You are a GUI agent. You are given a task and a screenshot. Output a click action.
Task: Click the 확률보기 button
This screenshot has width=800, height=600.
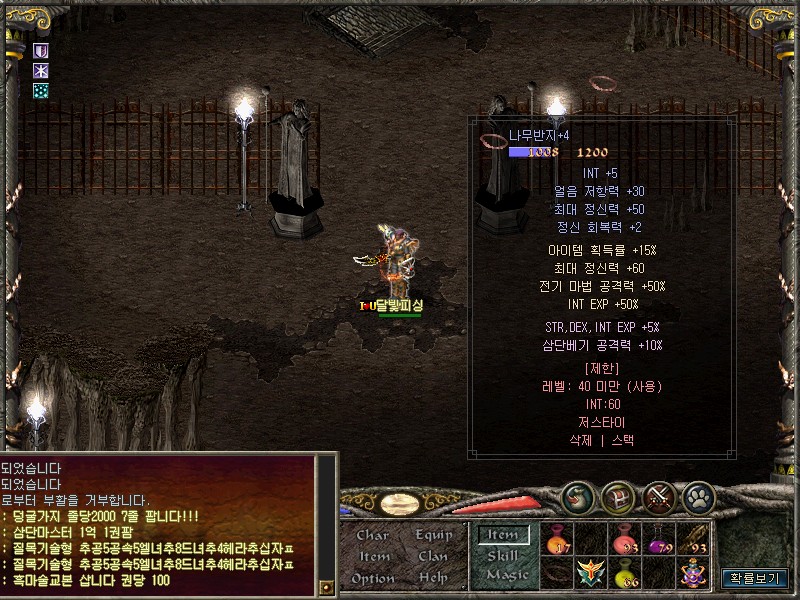click(x=754, y=578)
